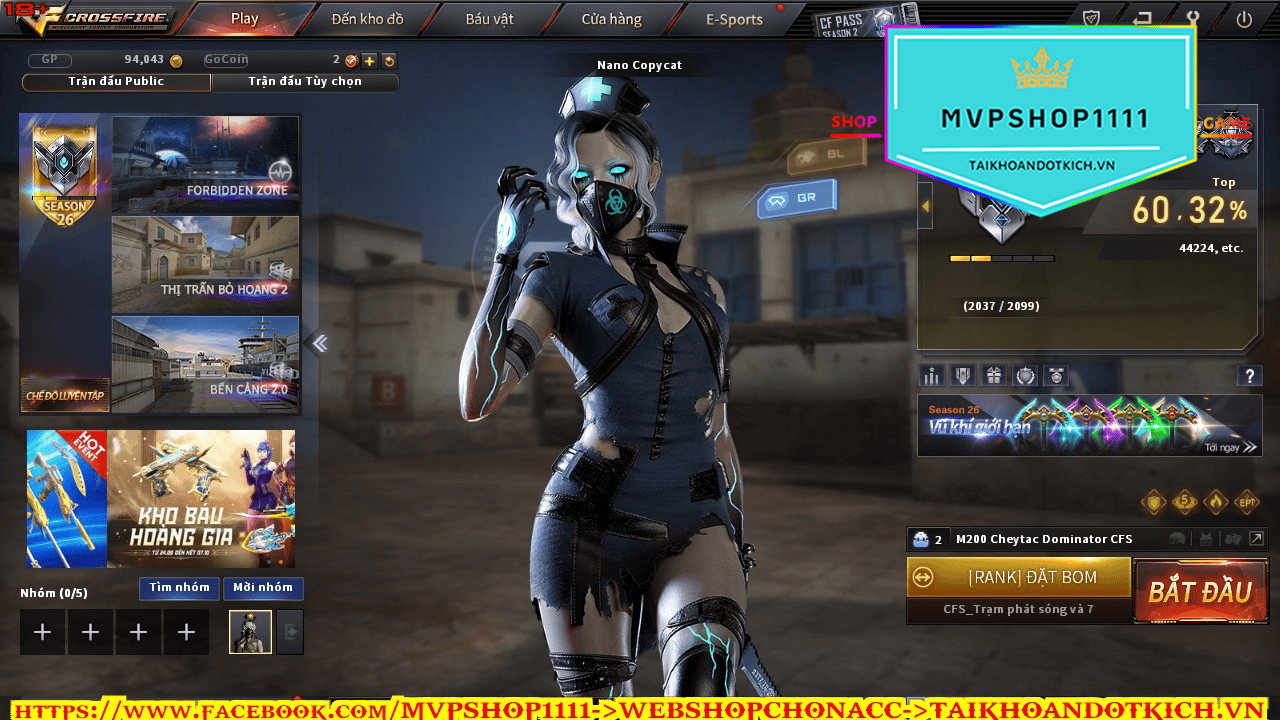The height and width of the screenshot is (720, 1280).
Task: Open the E-Sports tab
Action: [734, 19]
